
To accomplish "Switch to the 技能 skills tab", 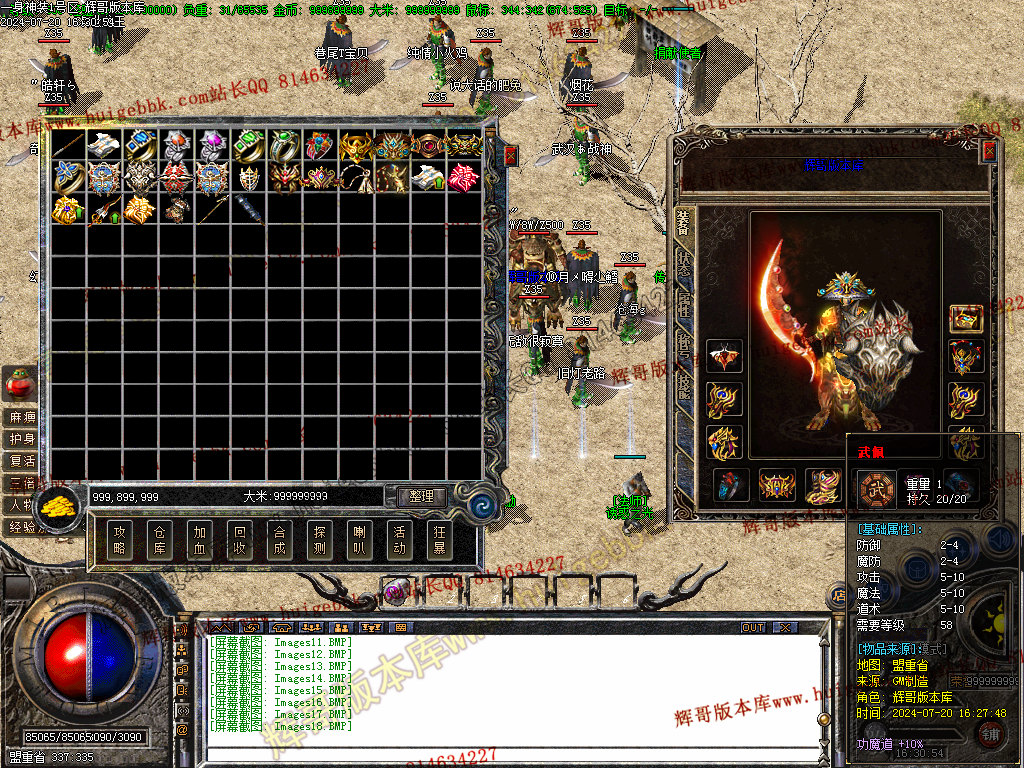I will pyautogui.click(x=684, y=385).
